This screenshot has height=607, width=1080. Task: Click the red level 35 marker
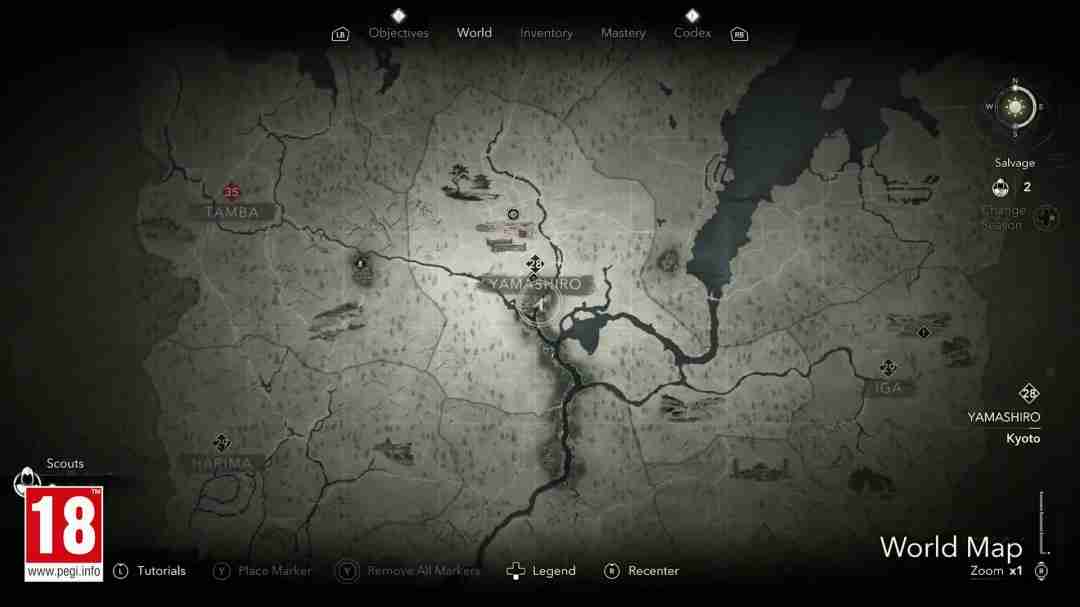232,192
